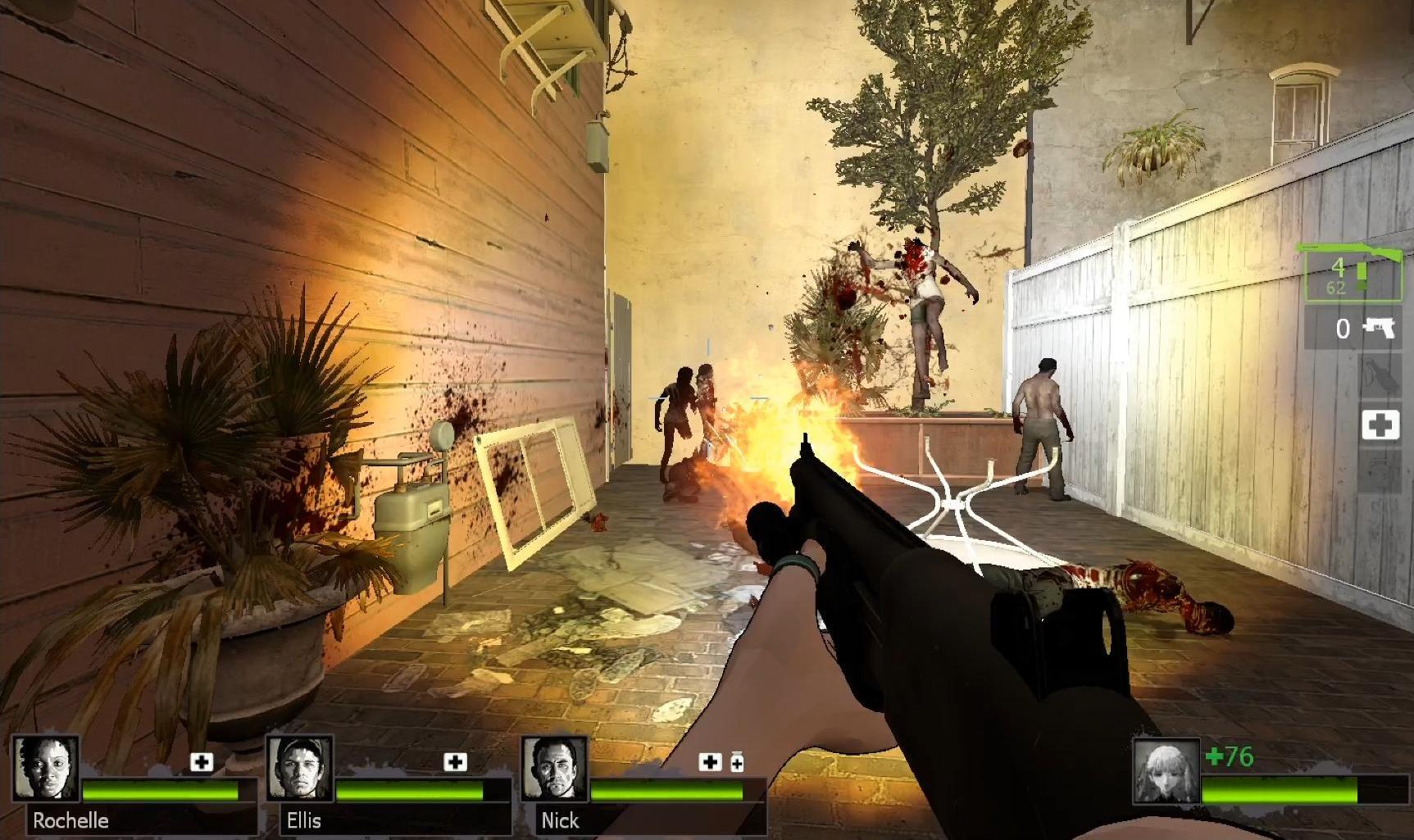
Task: Click Rochelle's teammate portrait
Action: click(47, 768)
